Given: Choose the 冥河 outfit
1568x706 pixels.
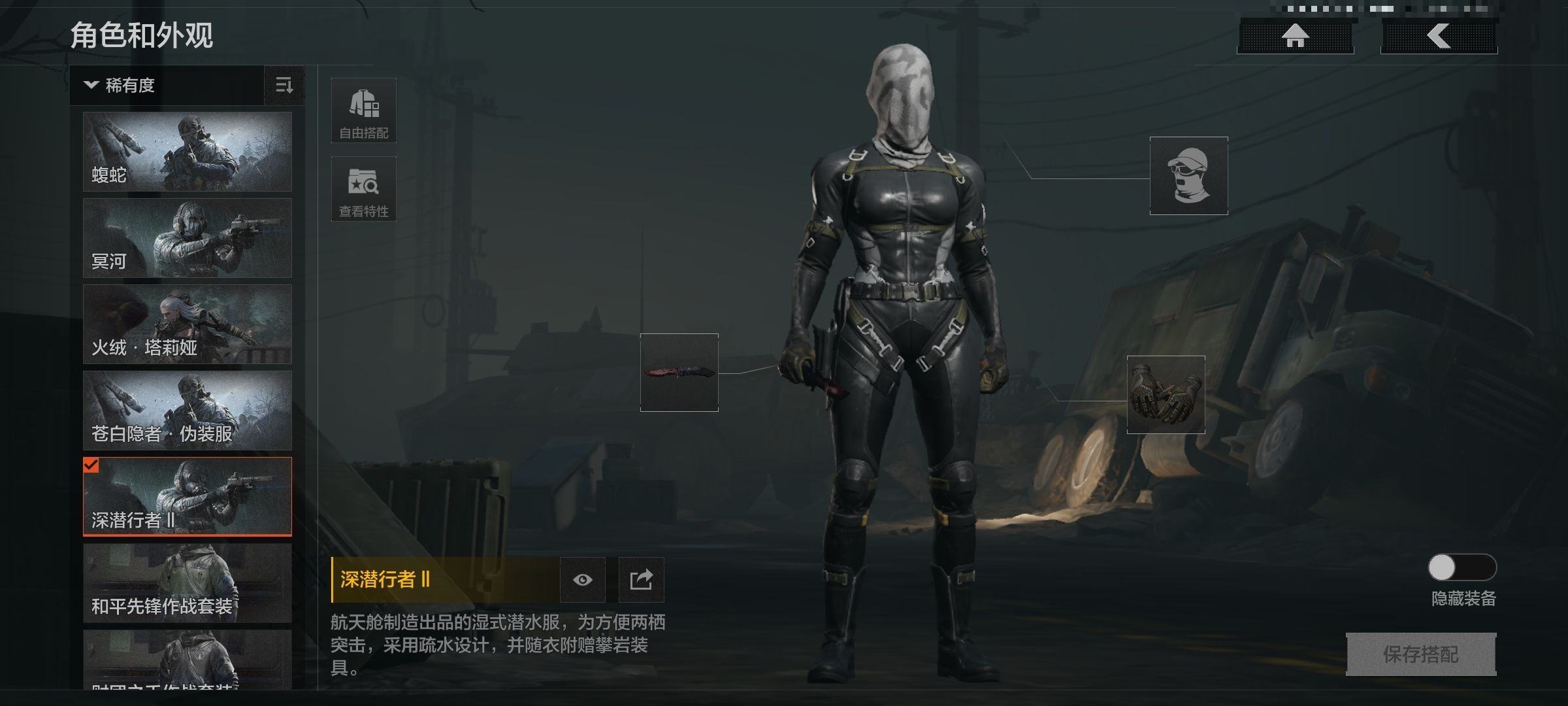Looking at the screenshot, I should click(x=187, y=238).
